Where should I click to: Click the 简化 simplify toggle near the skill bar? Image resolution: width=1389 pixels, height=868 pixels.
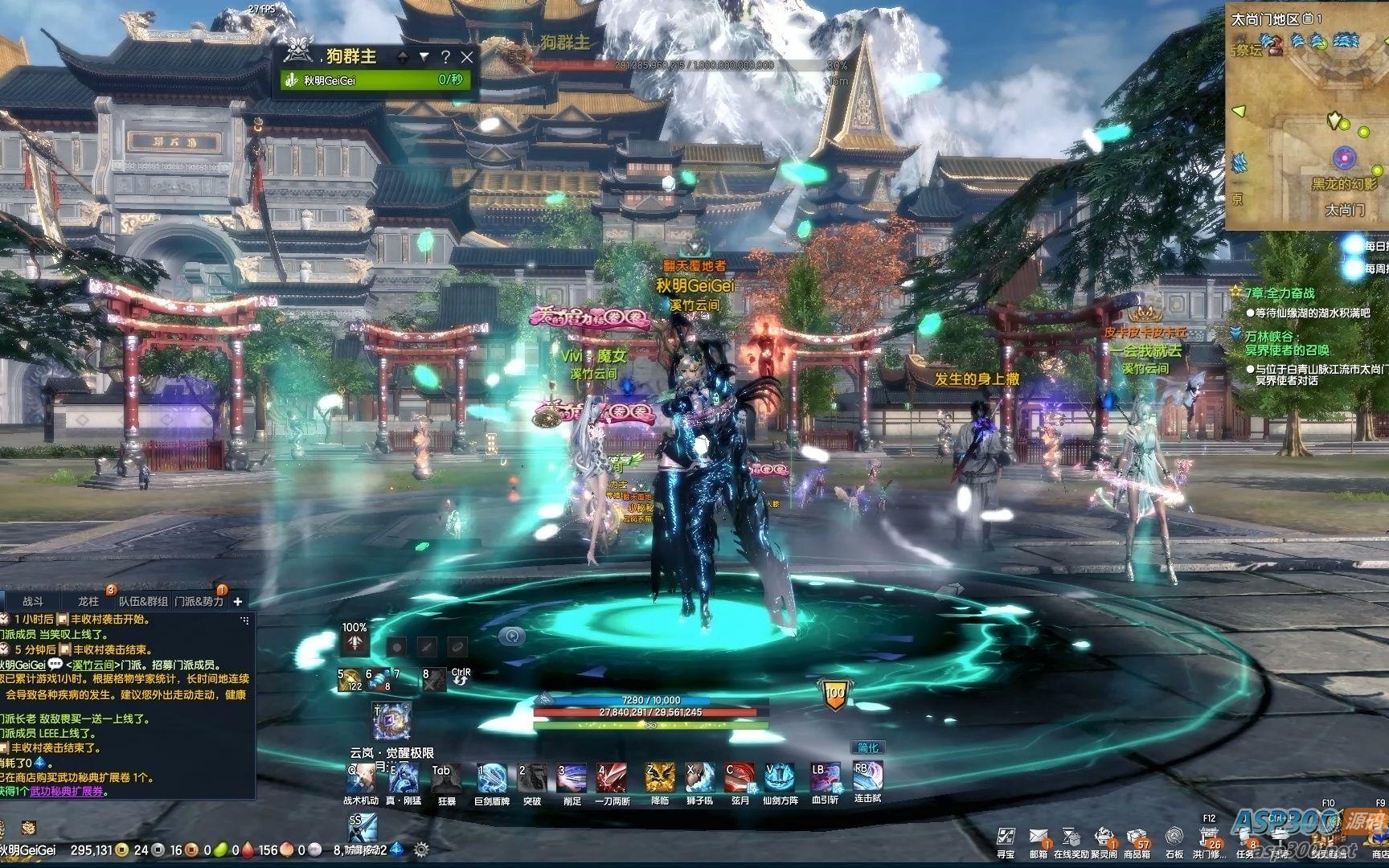(871, 746)
